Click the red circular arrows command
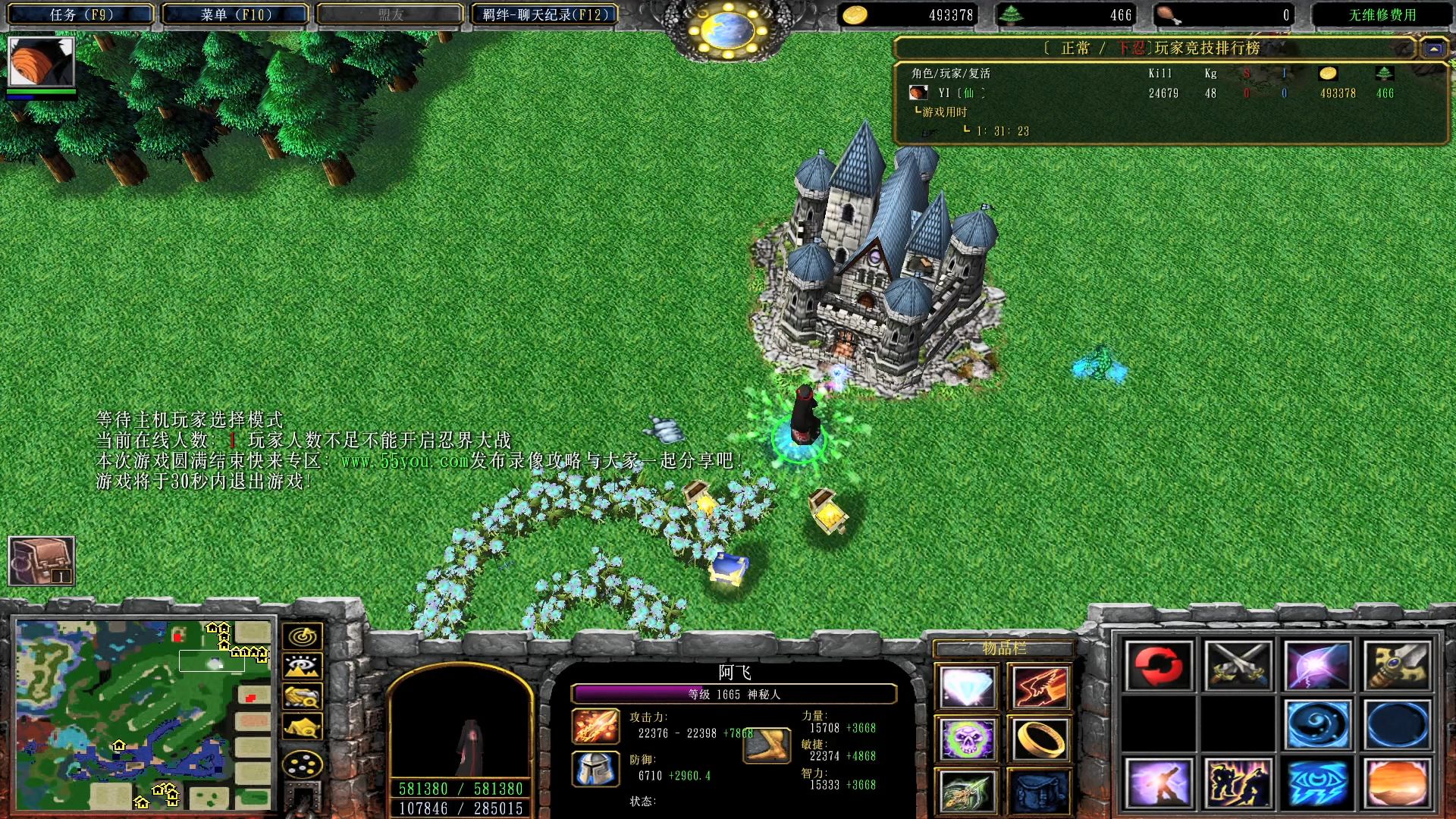The width and height of the screenshot is (1456, 819). click(1159, 665)
